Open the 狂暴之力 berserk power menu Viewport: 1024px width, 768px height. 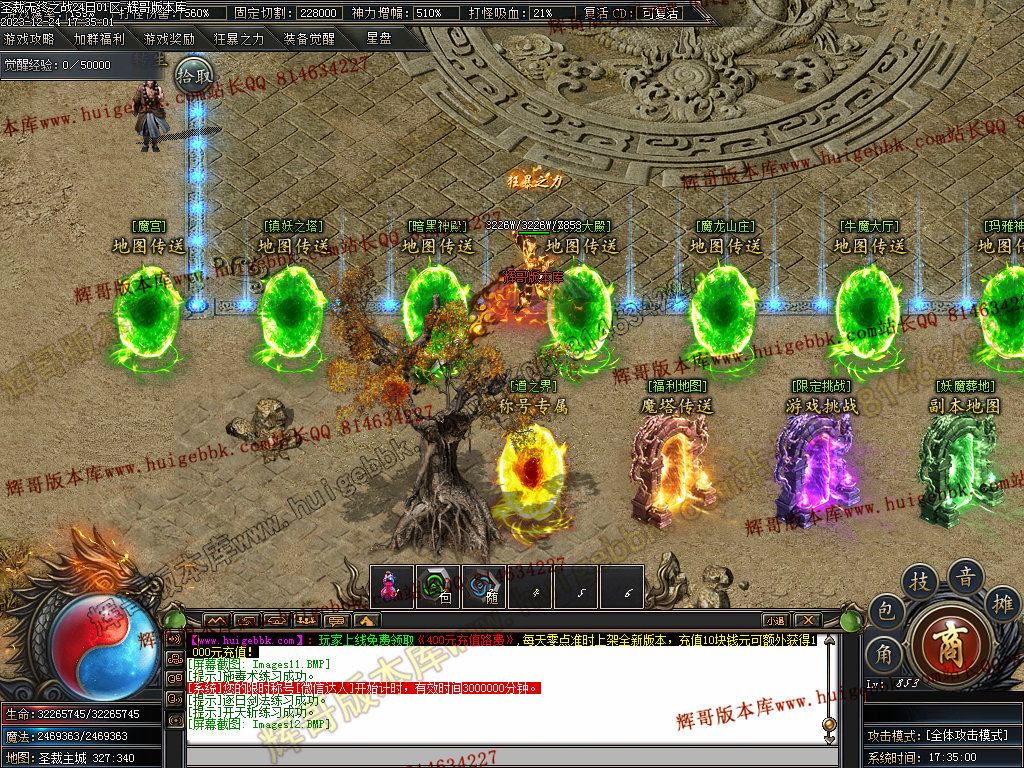coord(239,39)
